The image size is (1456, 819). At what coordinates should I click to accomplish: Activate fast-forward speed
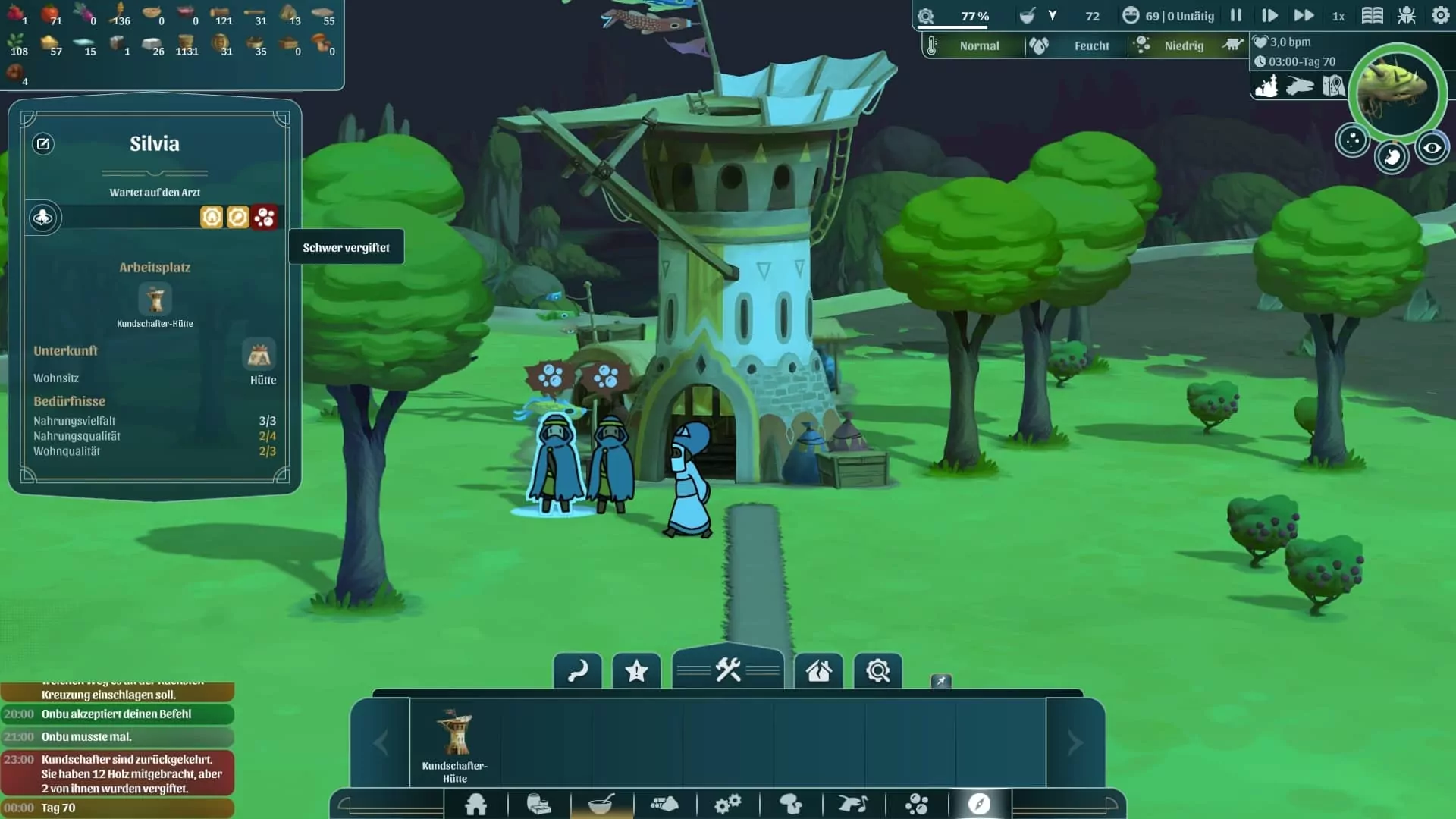point(1304,16)
